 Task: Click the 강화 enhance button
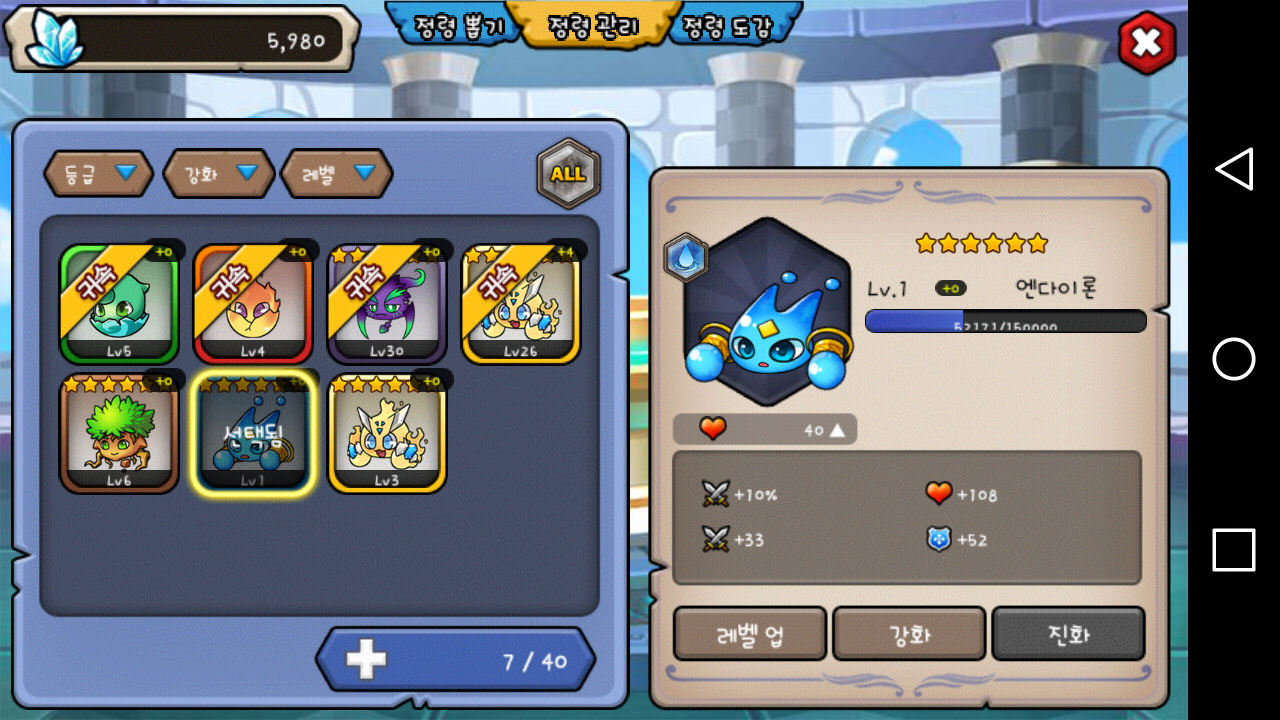coord(909,634)
